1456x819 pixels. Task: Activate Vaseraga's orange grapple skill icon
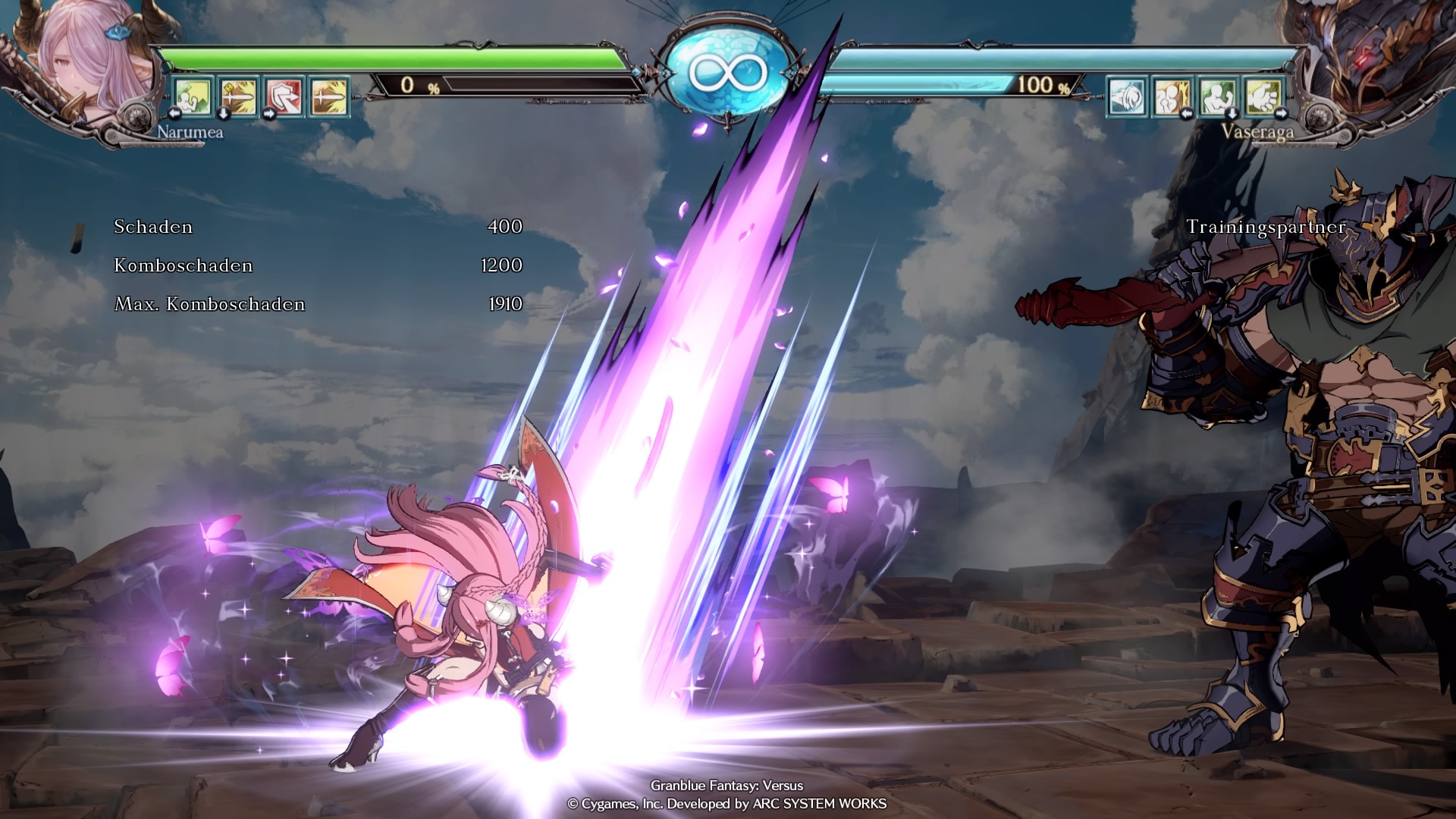coord(1172,96)
